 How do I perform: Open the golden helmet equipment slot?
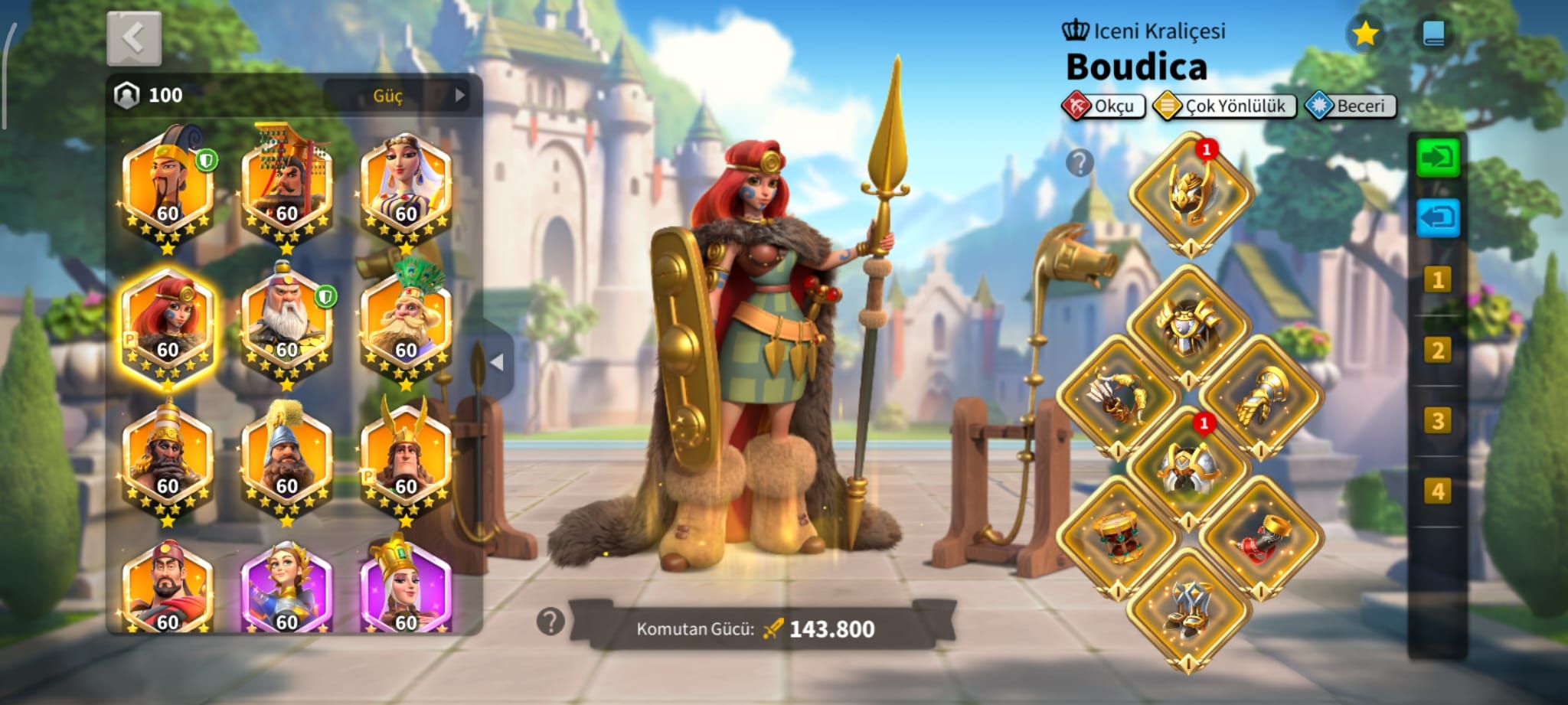click(1189, 193)
